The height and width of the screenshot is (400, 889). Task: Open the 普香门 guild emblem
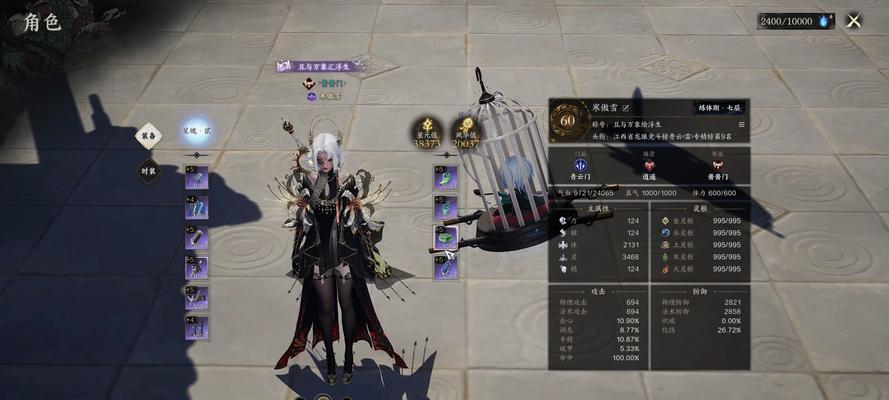point(716,165)
